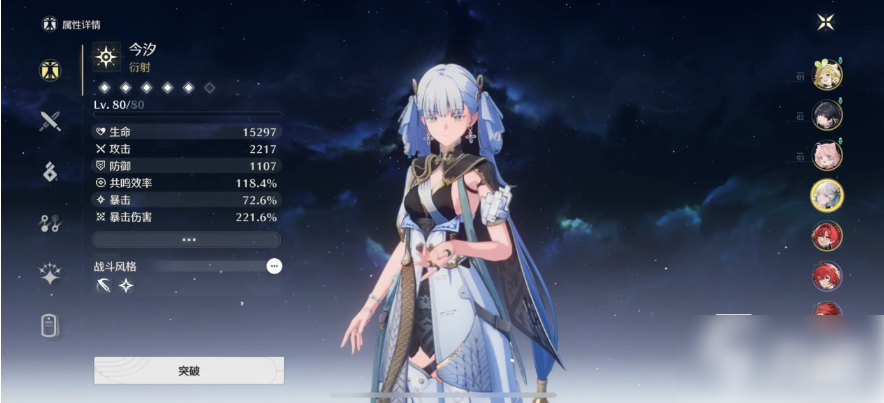Close the character screen with the four-point star

(825, 22)
